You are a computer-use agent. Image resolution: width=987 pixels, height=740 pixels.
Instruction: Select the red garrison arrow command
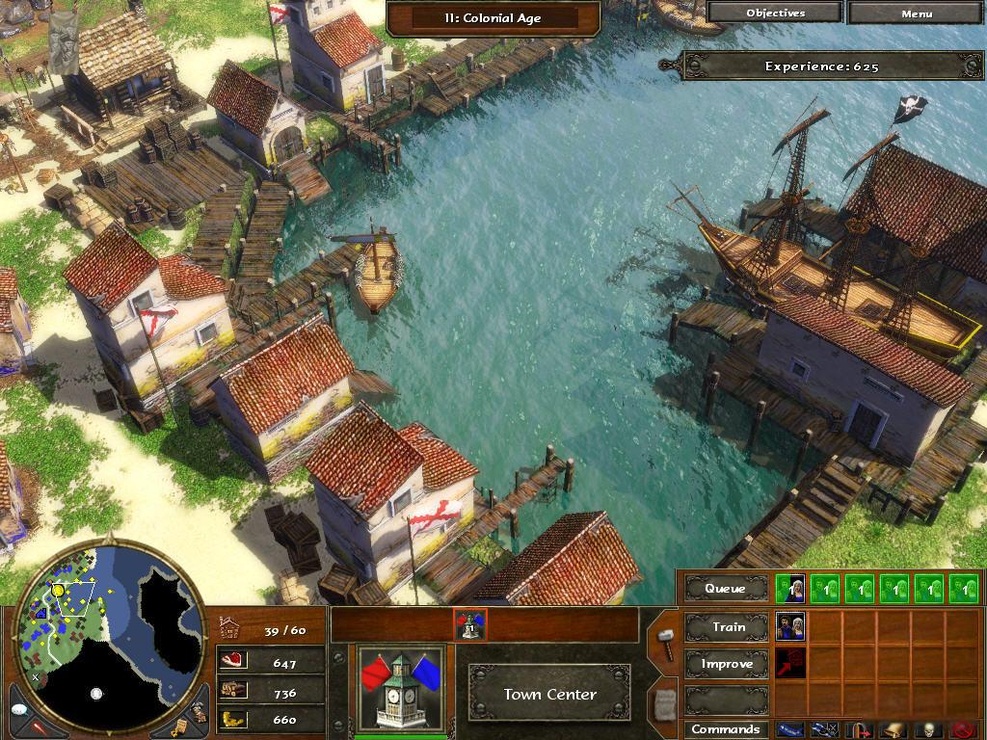862,730
